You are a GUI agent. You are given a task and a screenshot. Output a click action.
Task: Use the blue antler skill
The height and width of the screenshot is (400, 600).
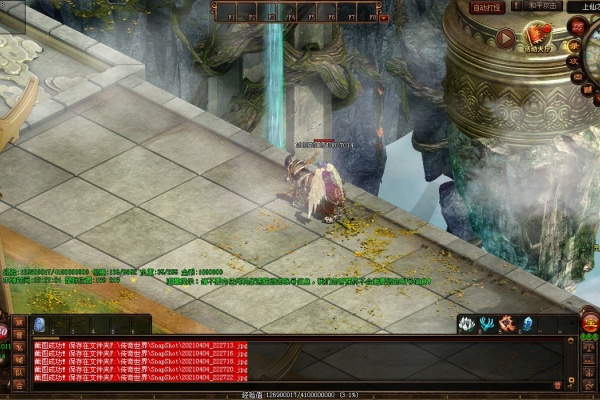point(486,324)
